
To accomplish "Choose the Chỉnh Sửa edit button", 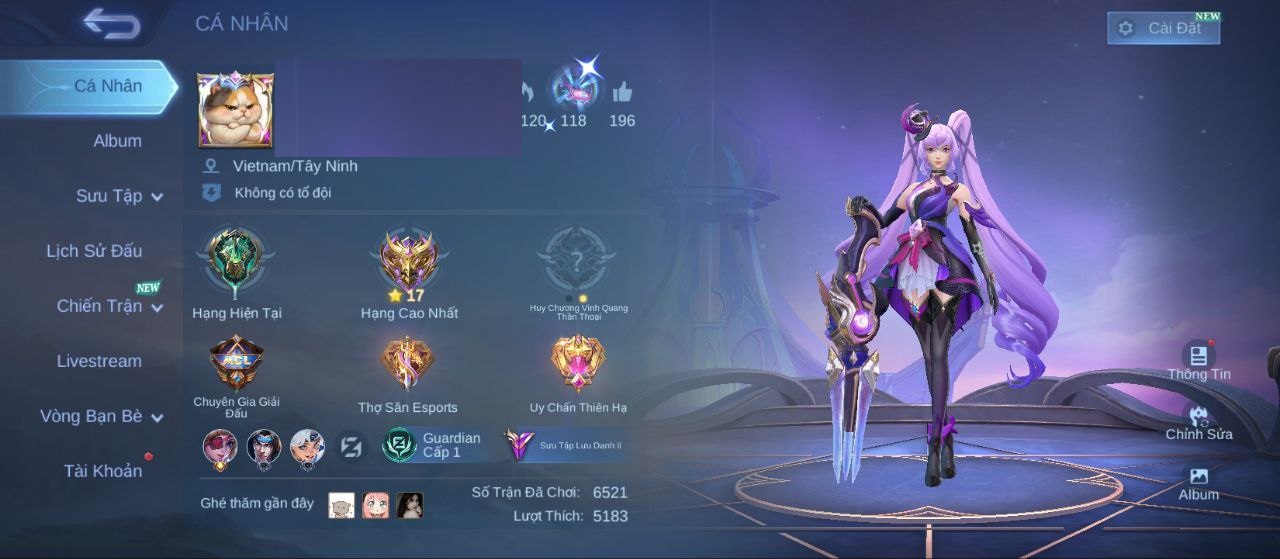I will pos(1198,420).
